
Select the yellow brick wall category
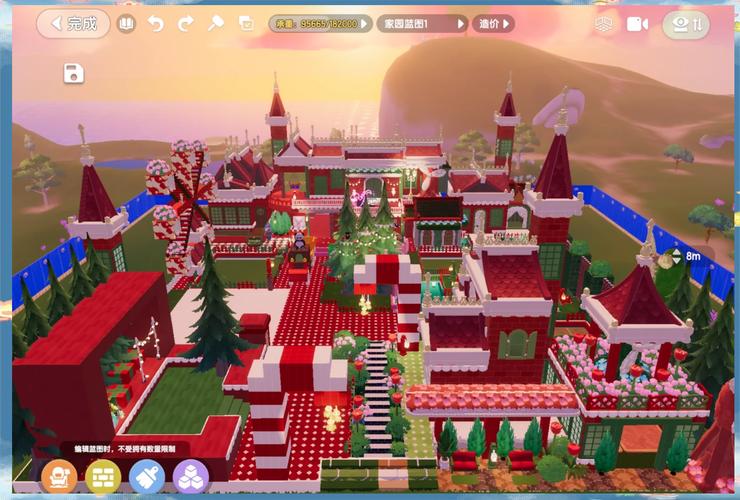tap(102, 477)
